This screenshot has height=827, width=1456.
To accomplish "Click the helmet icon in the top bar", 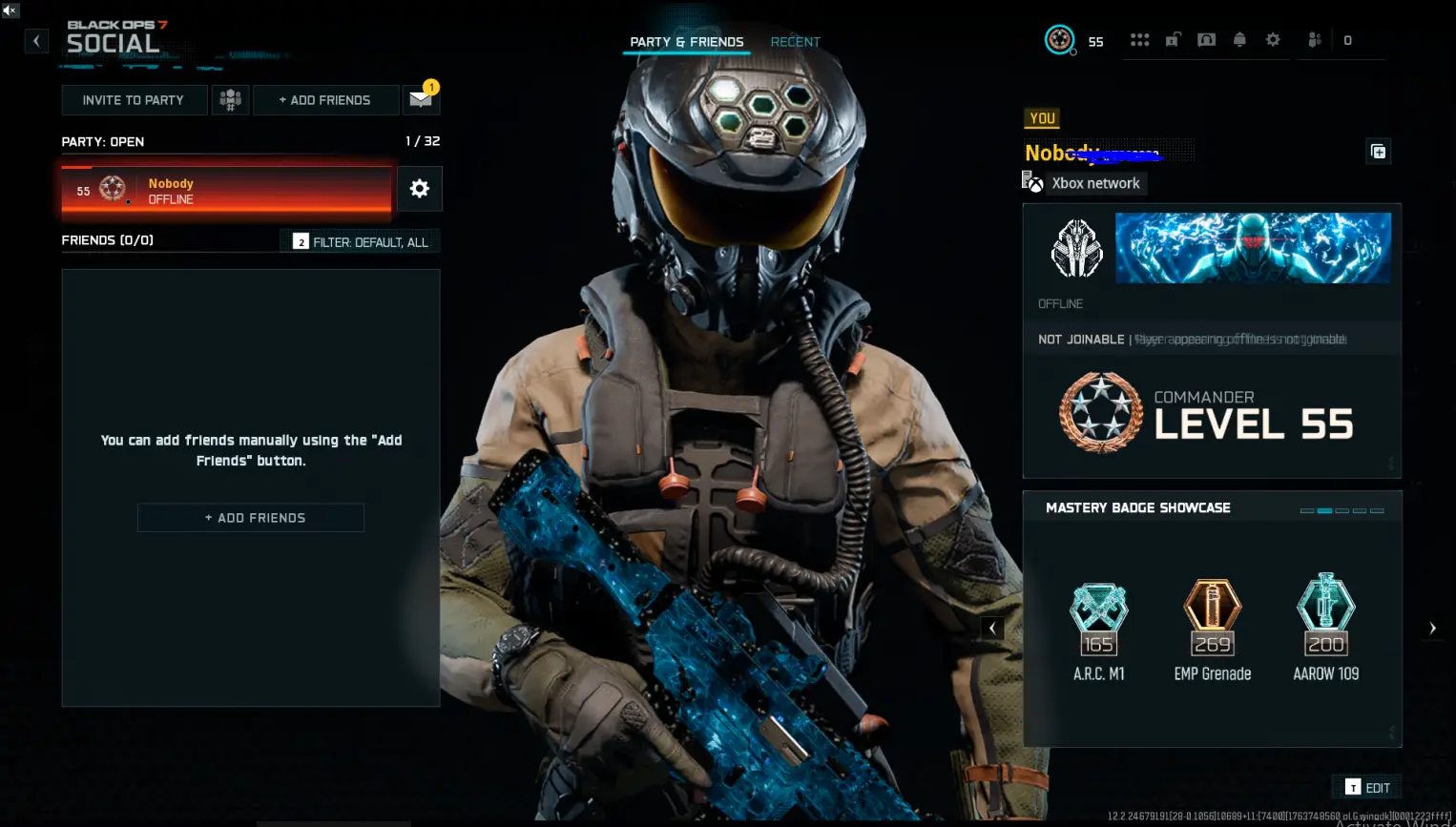I will pos(1207,39).
